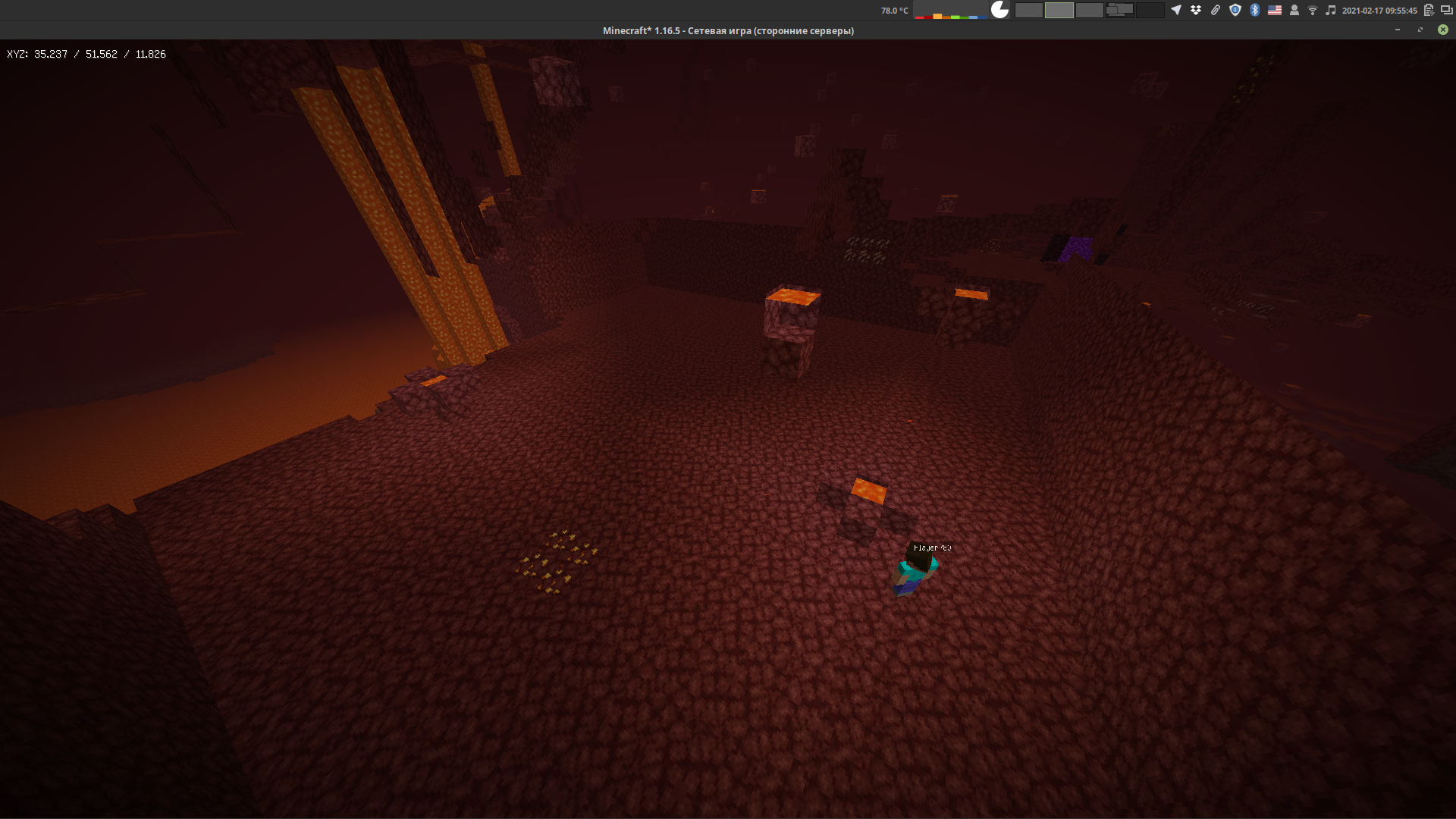Image resolution: width=1456 pixels, height=819 pixels.
Task: Open the Wi-Fi network applet
Action: (x=1313, y=10)
